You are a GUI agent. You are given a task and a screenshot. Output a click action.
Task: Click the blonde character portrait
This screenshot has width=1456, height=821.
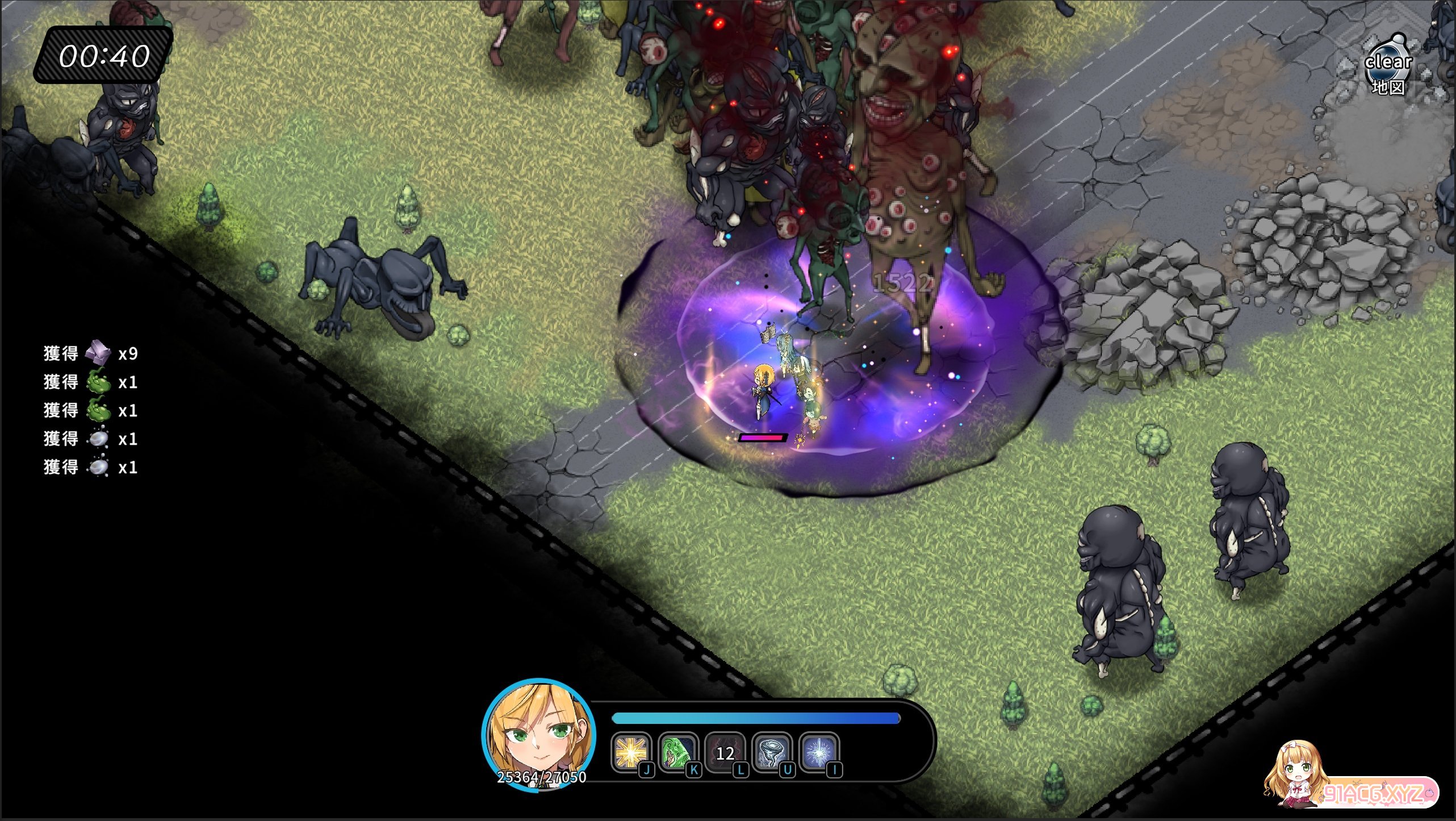point(538,734)
